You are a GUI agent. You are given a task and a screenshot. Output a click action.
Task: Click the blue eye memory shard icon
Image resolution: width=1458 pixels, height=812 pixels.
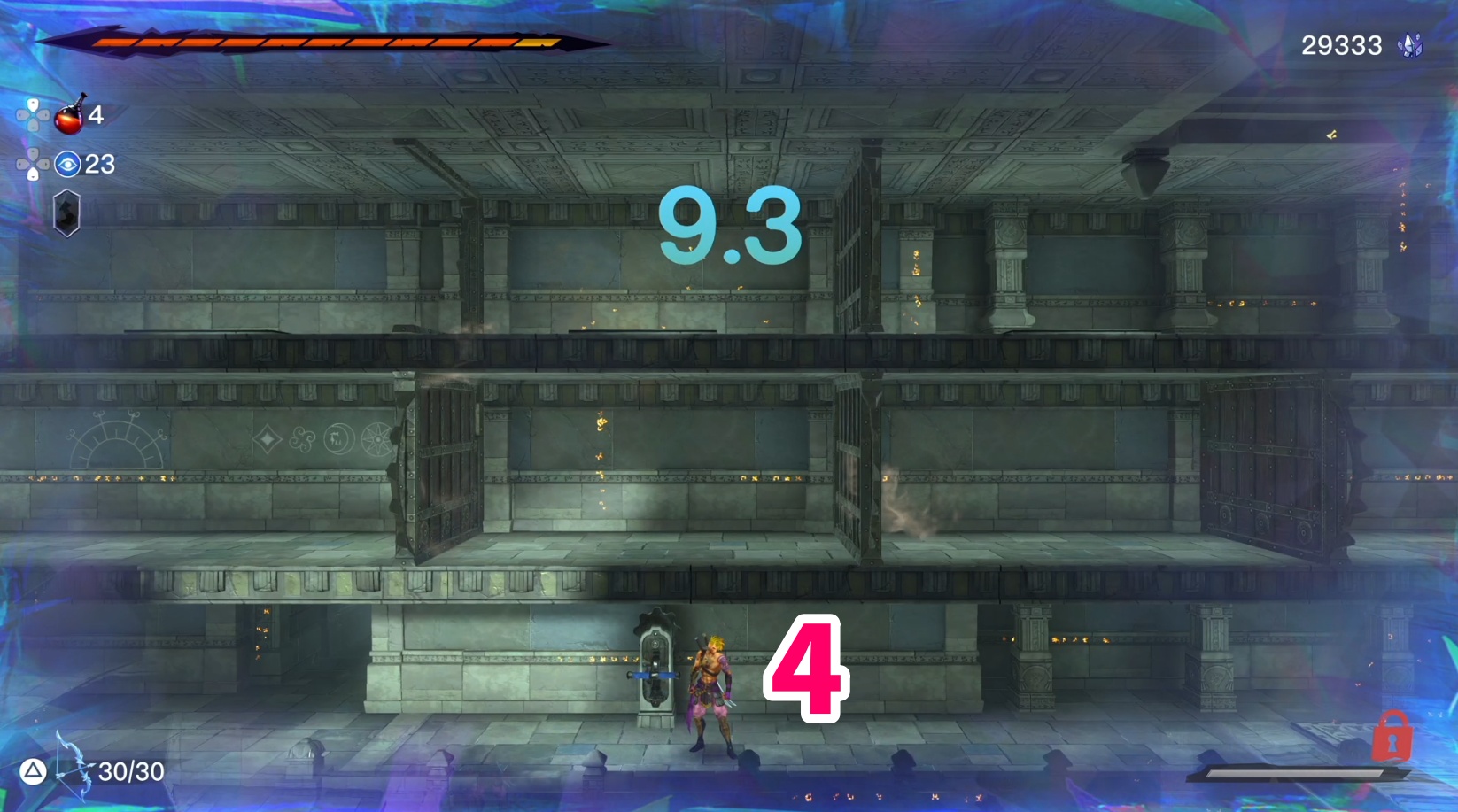(x=67, y=164)
